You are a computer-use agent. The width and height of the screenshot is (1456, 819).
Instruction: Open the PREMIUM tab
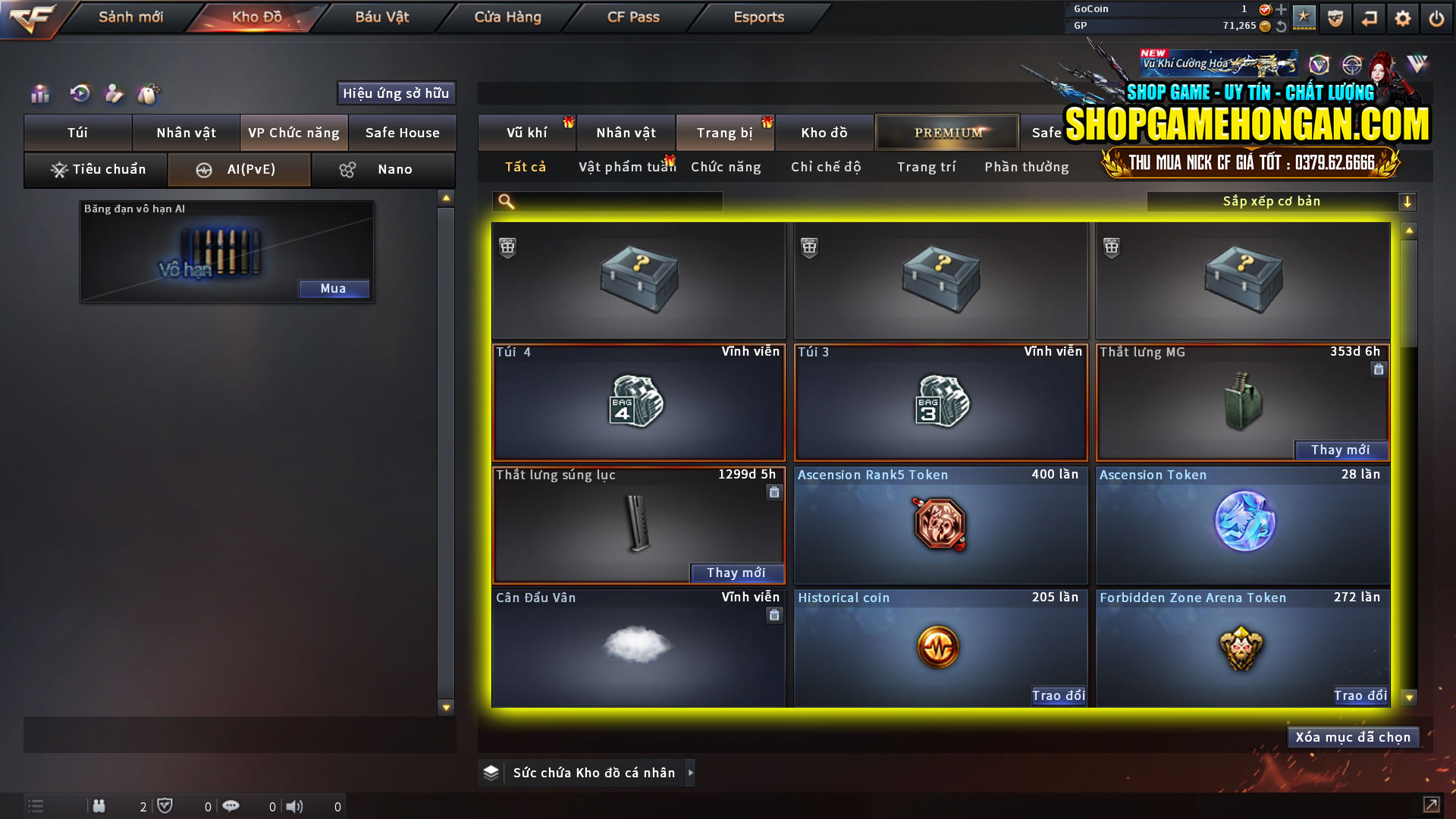click(x=946, y=132)
